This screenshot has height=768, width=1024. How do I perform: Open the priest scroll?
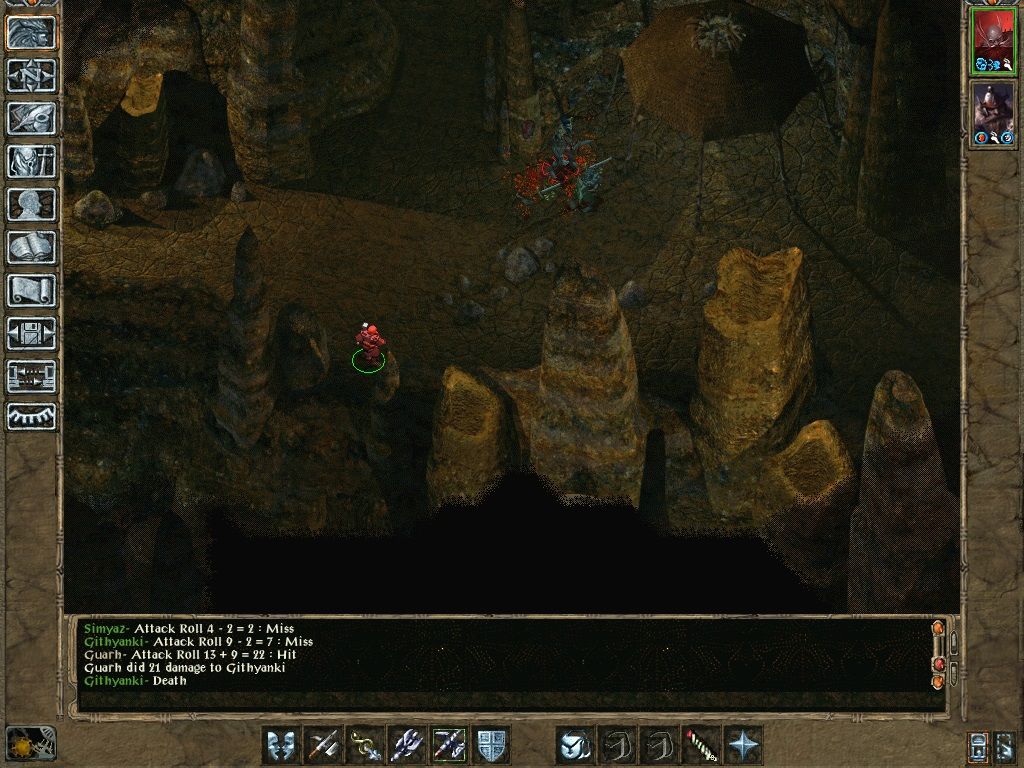click(x=31, y=290)
